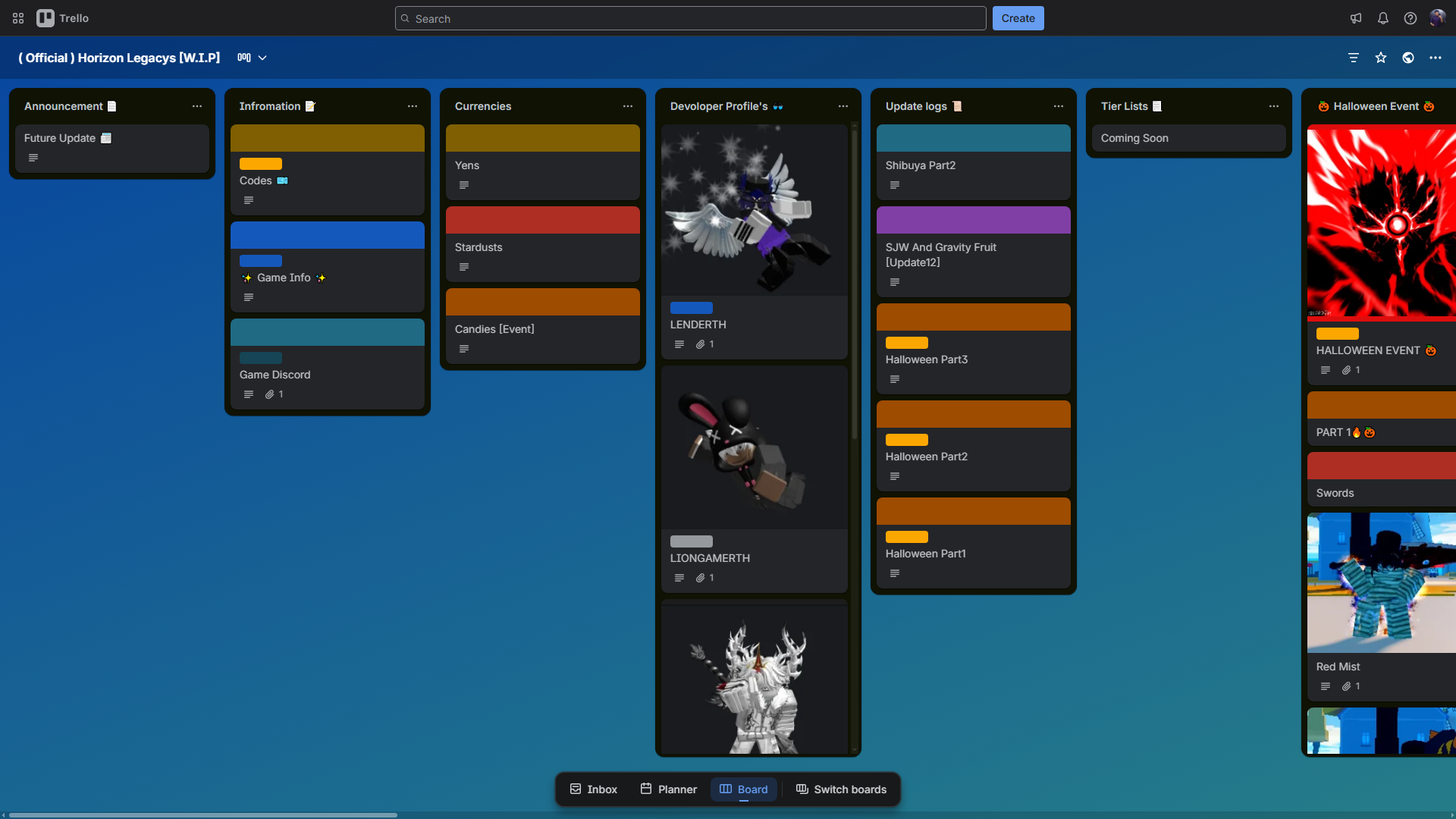The image size is (1456, 819).
Task: Open your profile avatar
Action: click(1438, 18)
